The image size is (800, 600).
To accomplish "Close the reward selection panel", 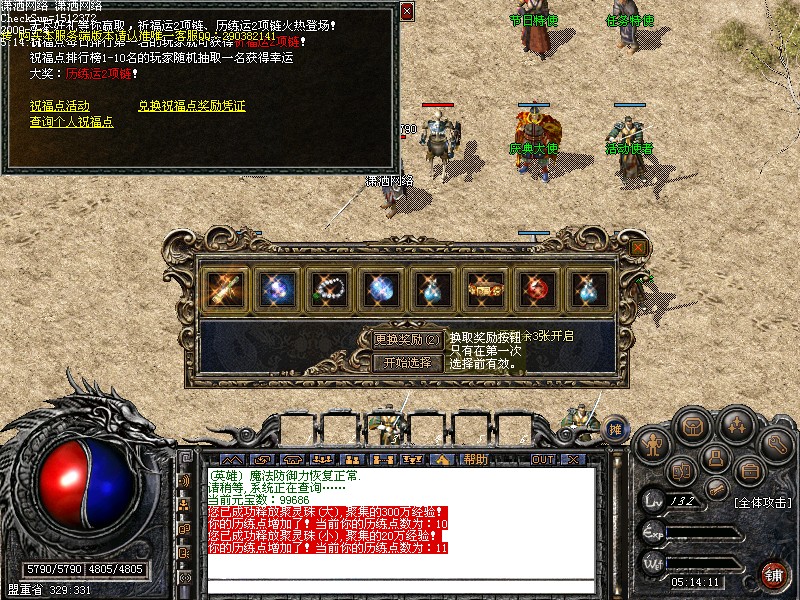I will click(x=638, y=247).
